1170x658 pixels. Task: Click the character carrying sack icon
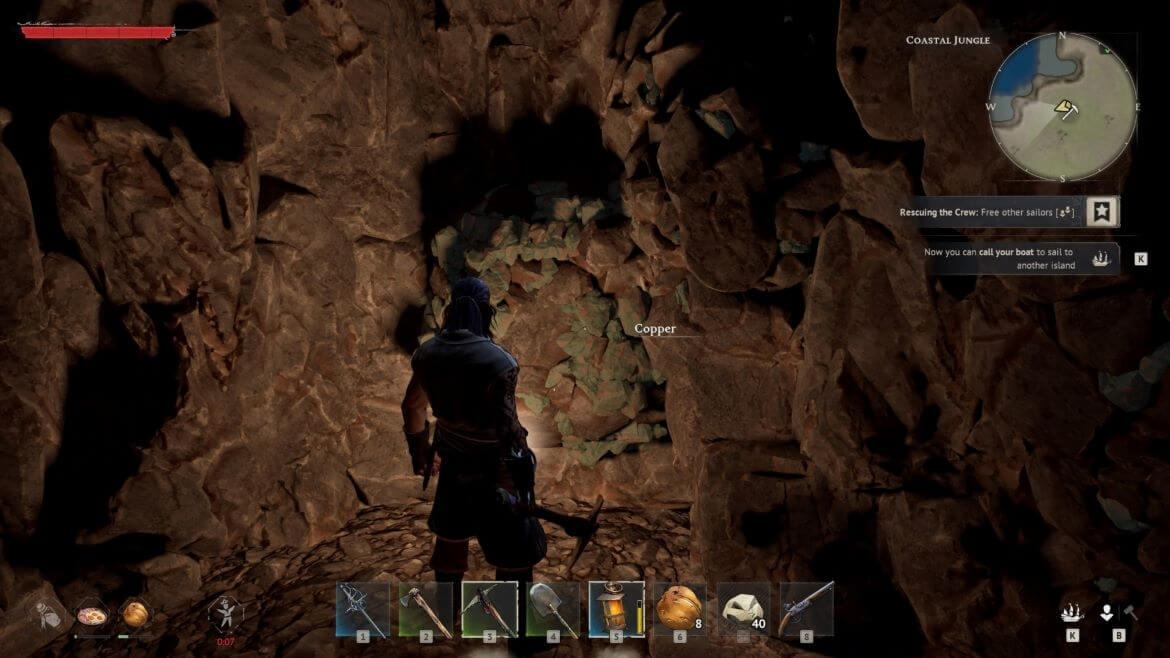44,614
